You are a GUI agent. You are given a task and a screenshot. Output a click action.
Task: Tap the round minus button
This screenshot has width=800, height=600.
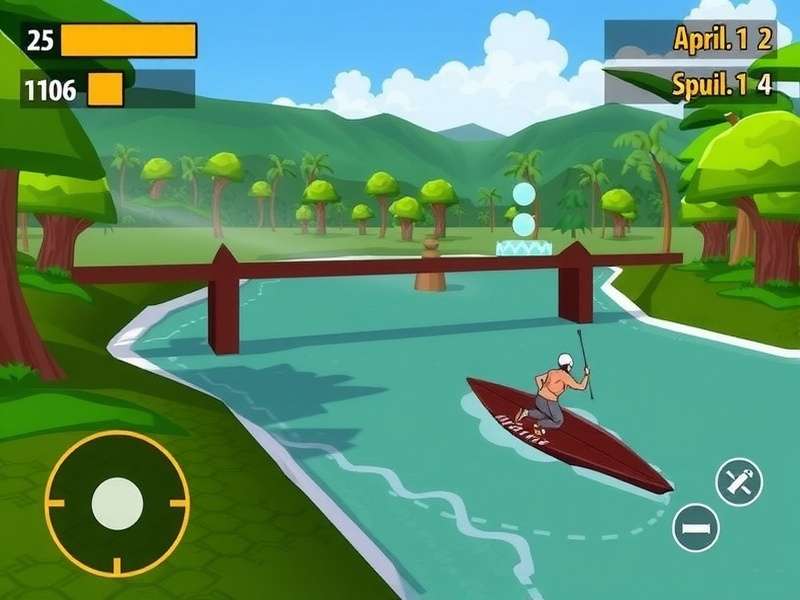click(x=696, y=527)
